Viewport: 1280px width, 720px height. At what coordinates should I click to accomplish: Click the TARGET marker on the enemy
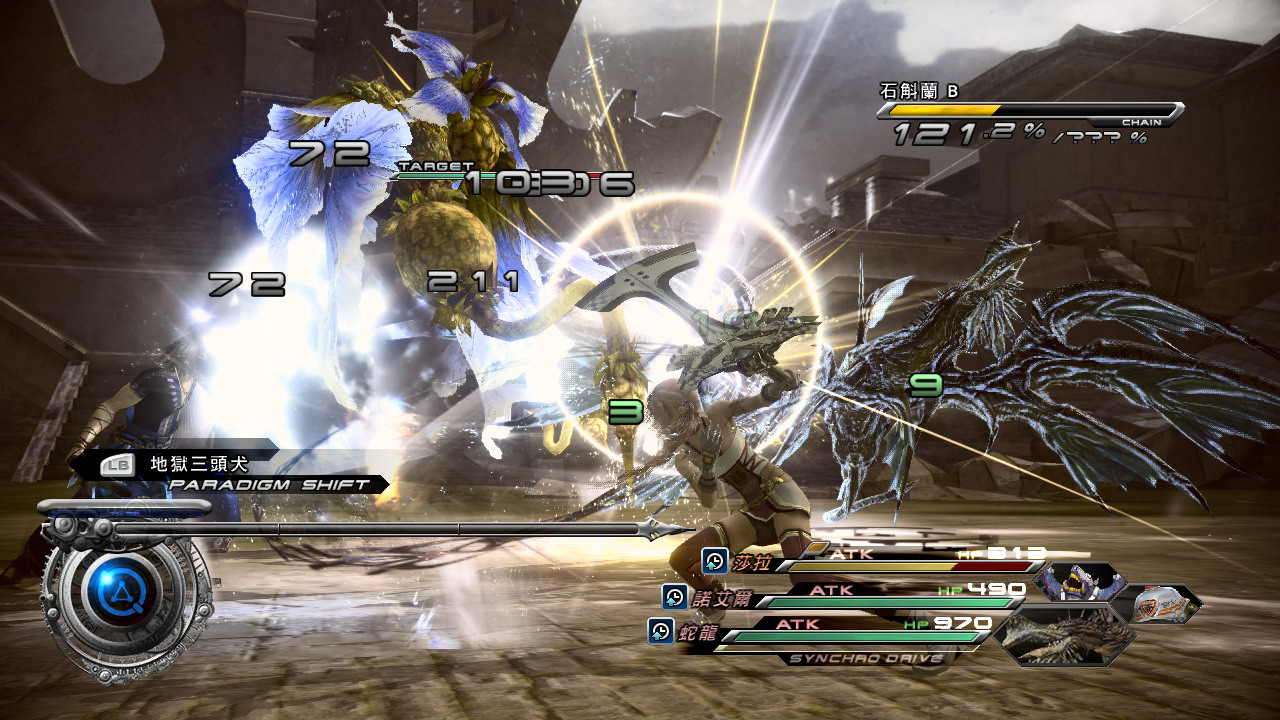click(435, 167)
